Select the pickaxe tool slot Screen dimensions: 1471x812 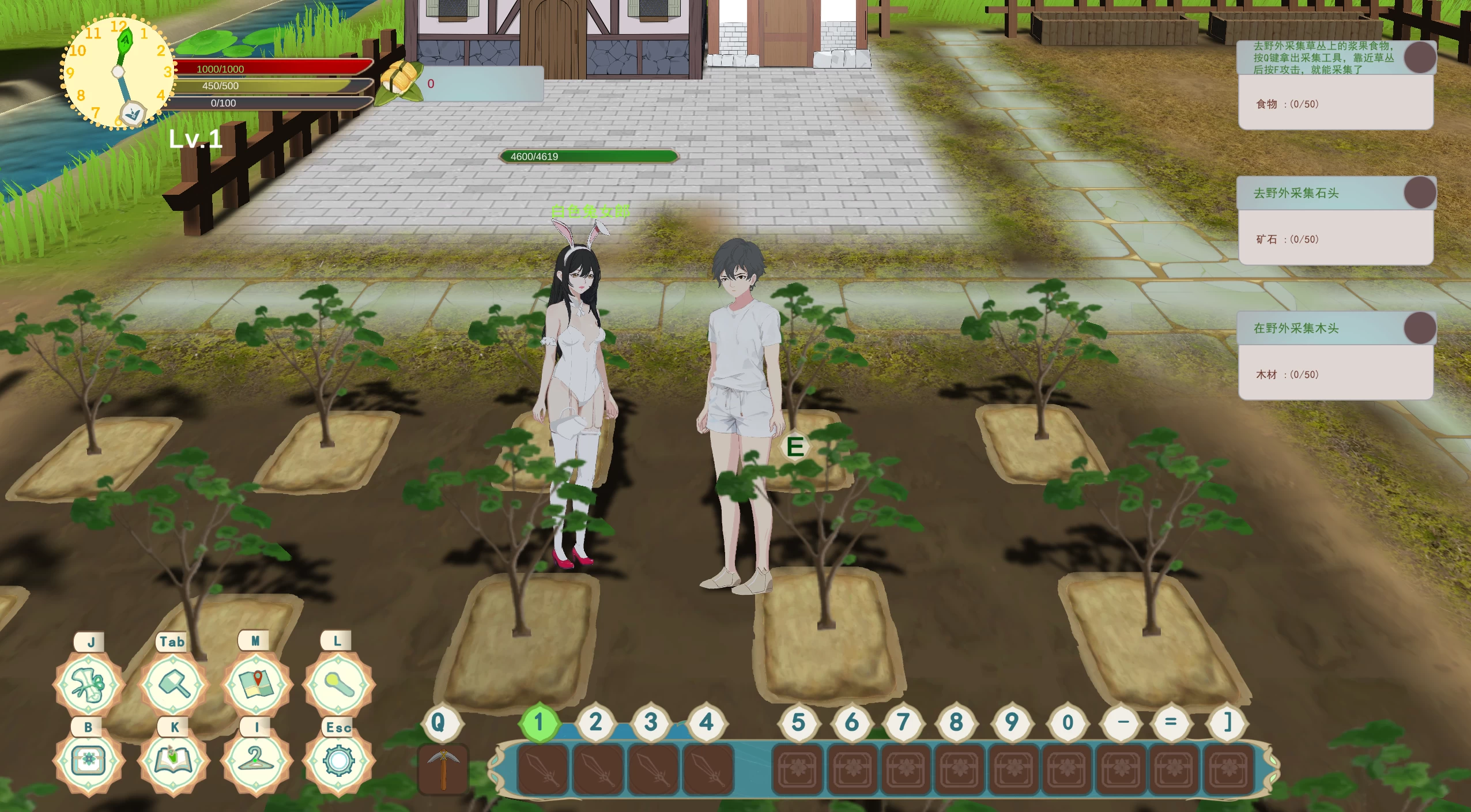pyautogui.click(x=443, y=769)
